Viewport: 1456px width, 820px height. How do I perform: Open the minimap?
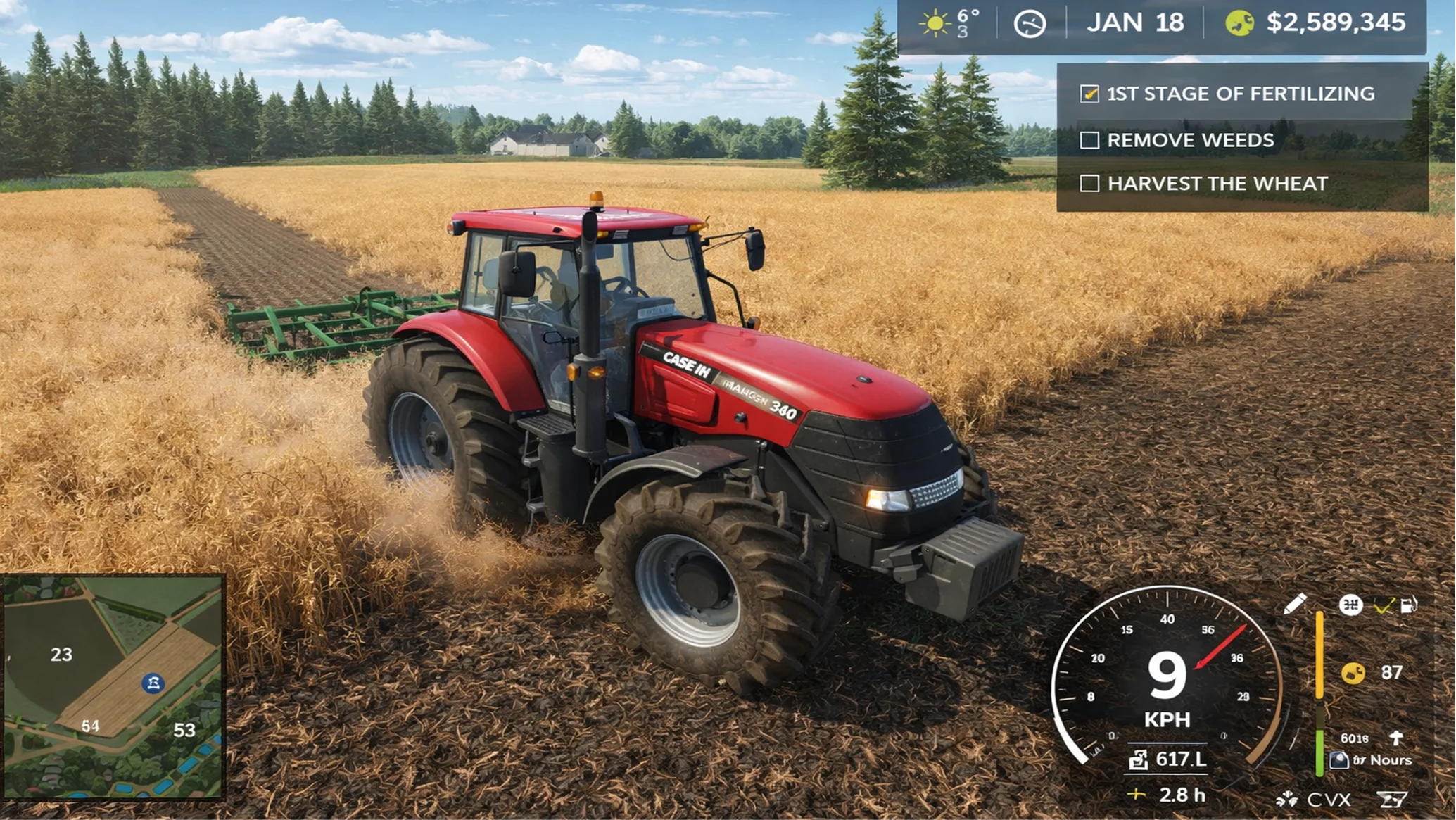point(113,687)
